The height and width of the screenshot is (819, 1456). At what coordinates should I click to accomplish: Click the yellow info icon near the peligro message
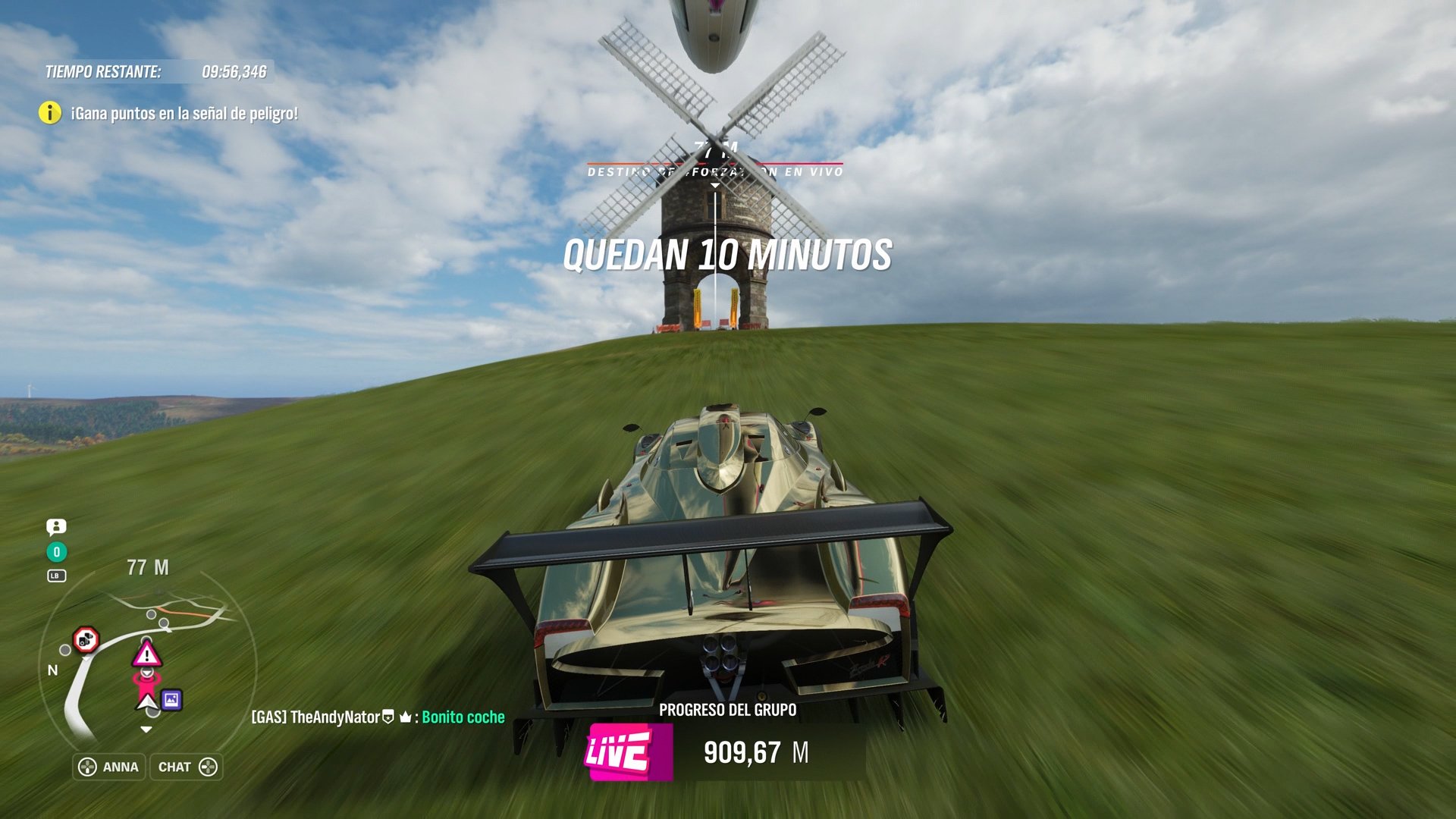(50, 114)
